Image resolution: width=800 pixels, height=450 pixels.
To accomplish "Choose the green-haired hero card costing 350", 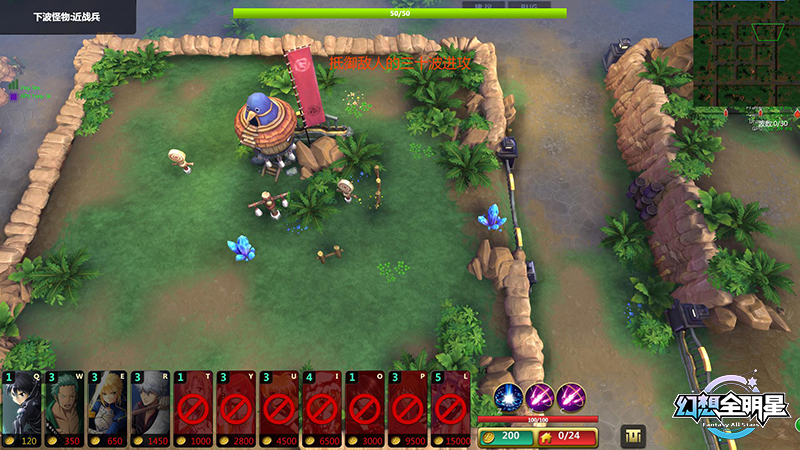I will 64,410.
